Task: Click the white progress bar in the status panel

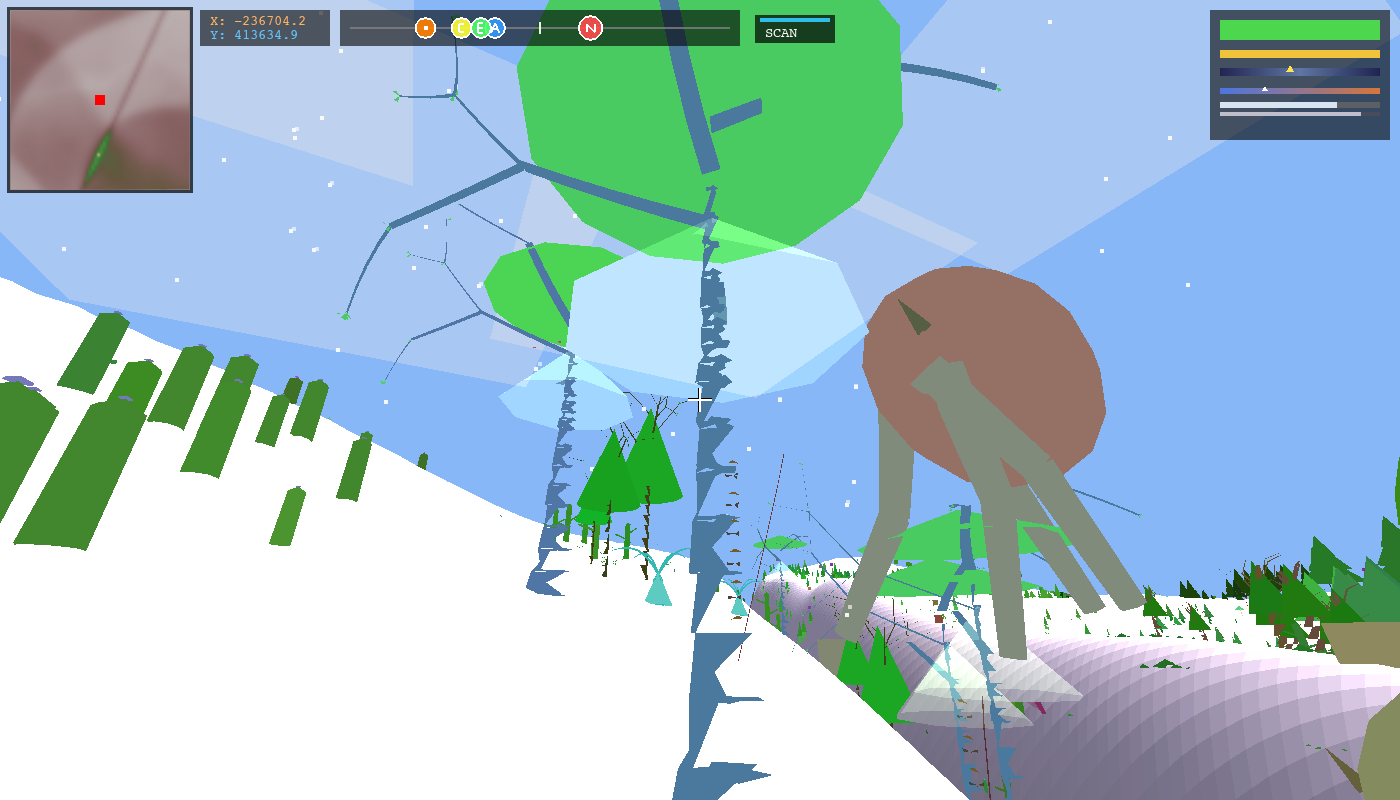Action: (x=1278, y=105)
